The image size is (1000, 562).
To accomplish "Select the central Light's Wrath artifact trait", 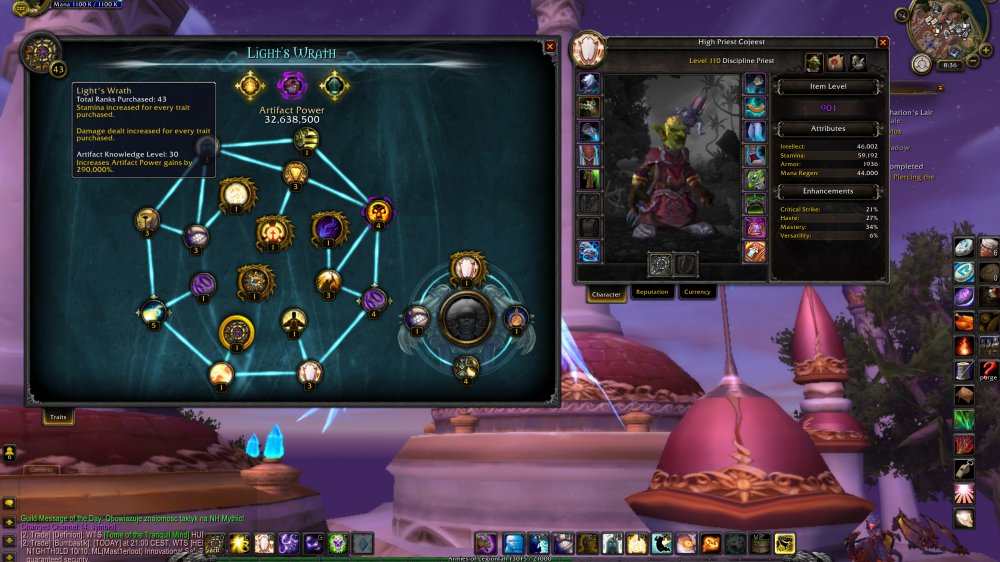I will pyautogui.click(x=467, y=319).
